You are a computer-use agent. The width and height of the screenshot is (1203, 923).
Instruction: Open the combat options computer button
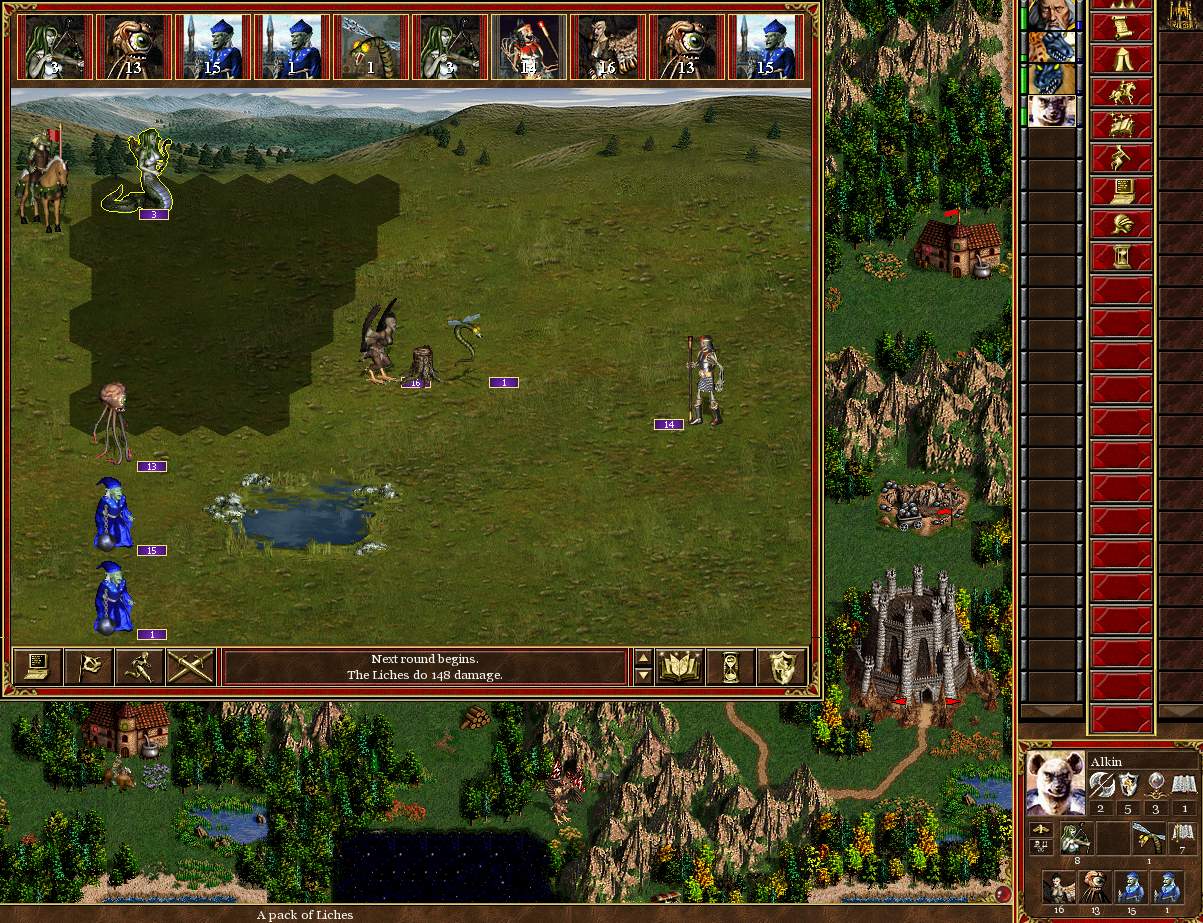(x=37, y=667)
